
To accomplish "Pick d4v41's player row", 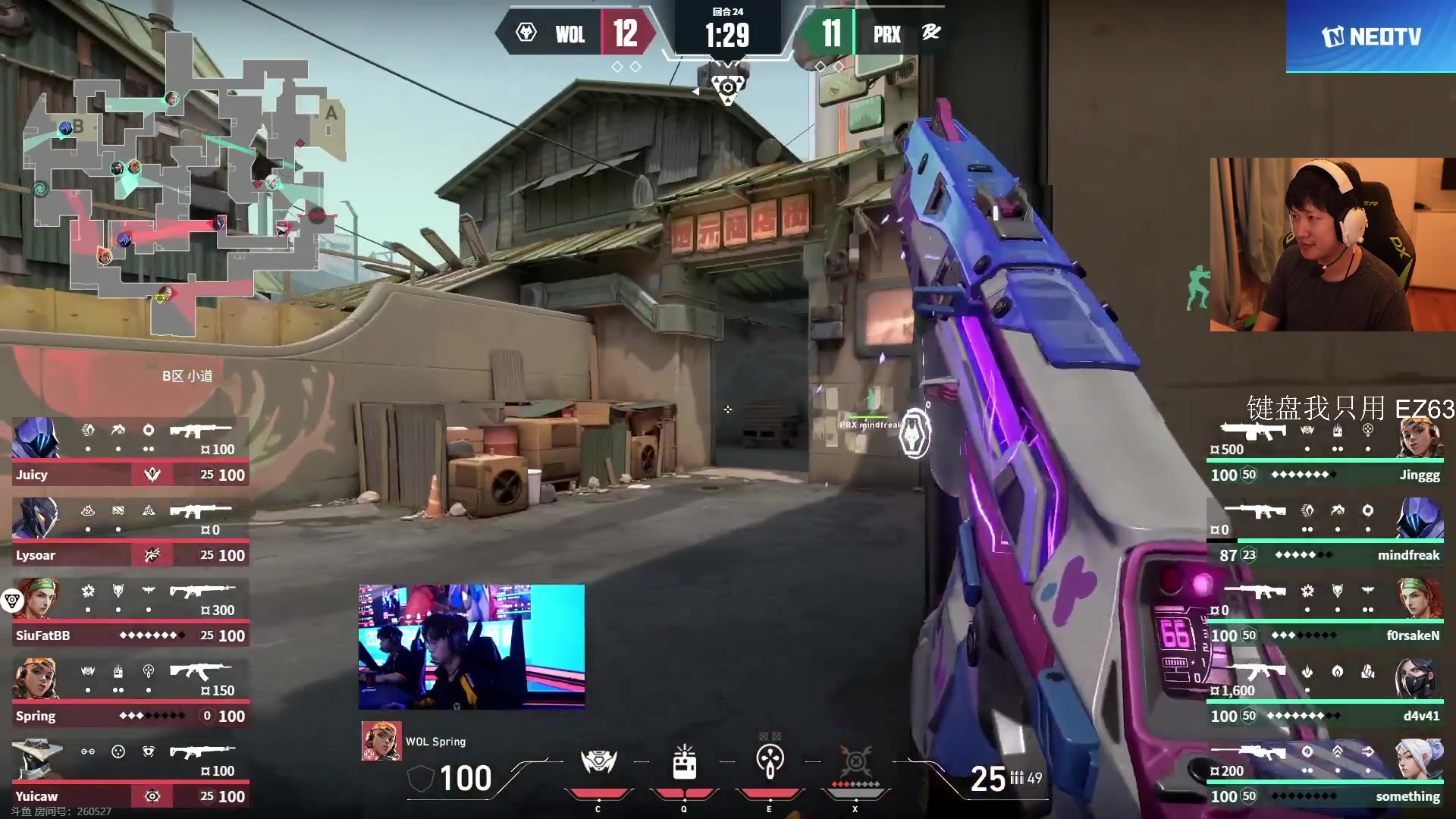I will (1326, 693).
